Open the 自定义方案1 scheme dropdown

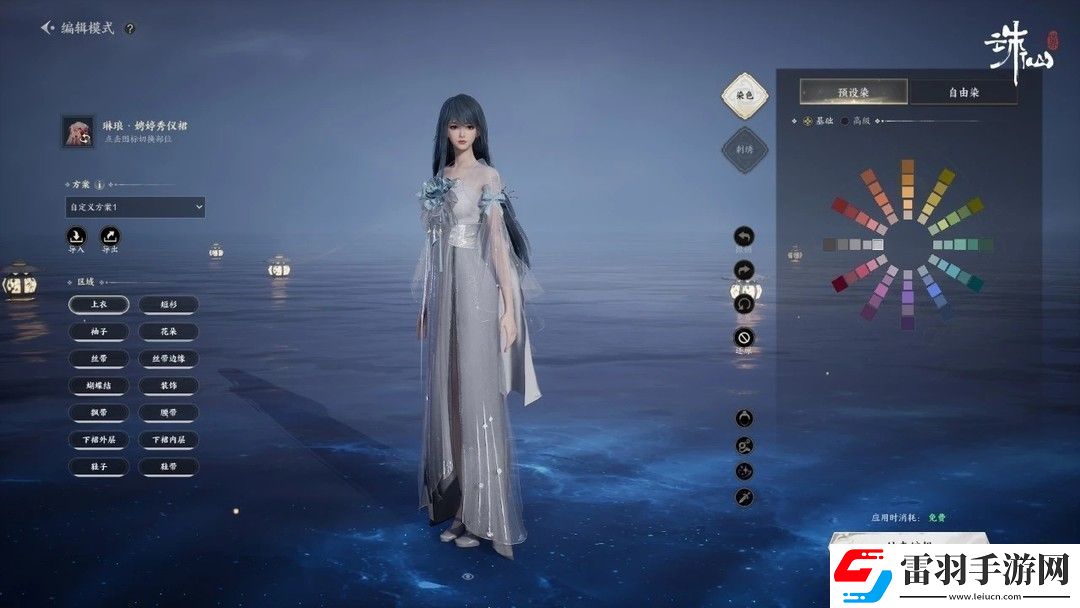coord(135,207)
